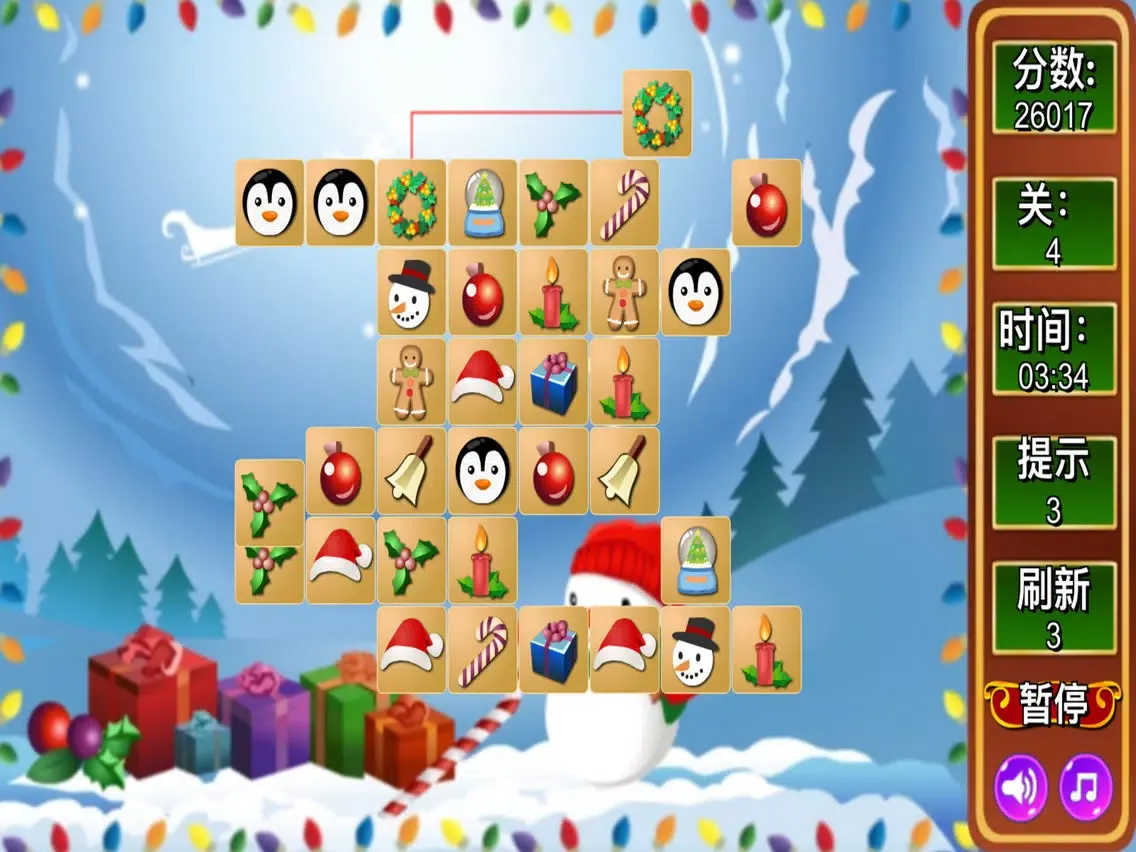Select the penguin tile beside the gingerbread man
1136x852 pixels.
pyautogui.click(x=694, y=292)
